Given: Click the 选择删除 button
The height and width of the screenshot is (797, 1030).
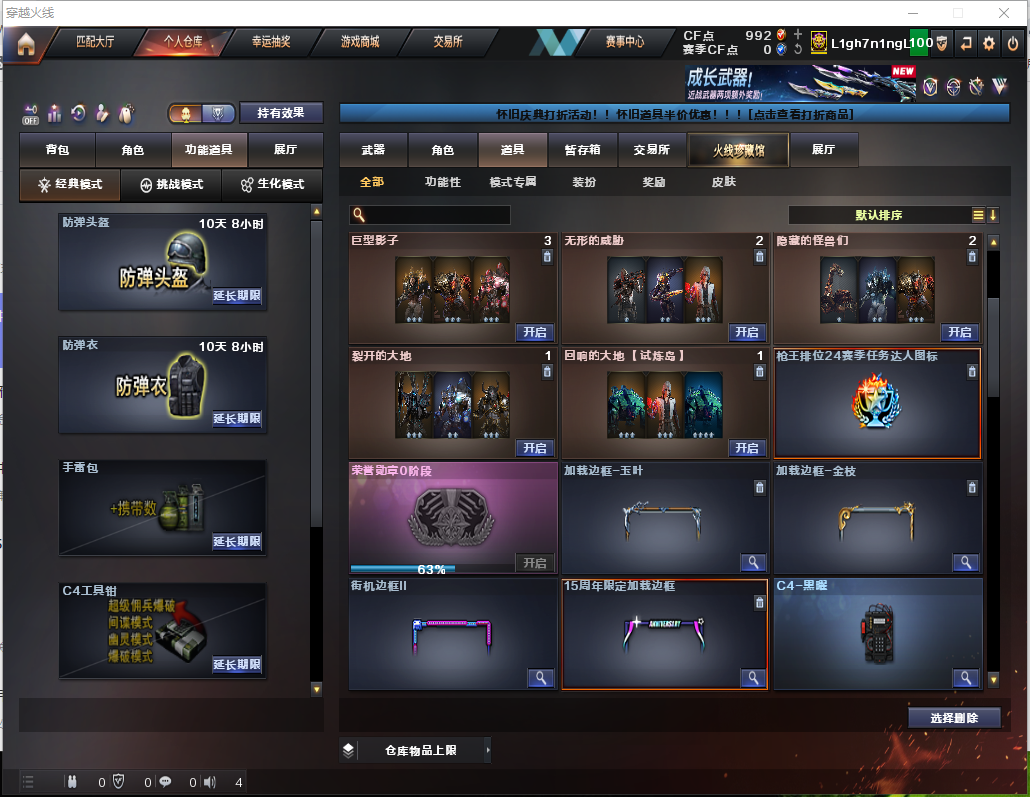Looking at the screenshot, I should (954, 718).
